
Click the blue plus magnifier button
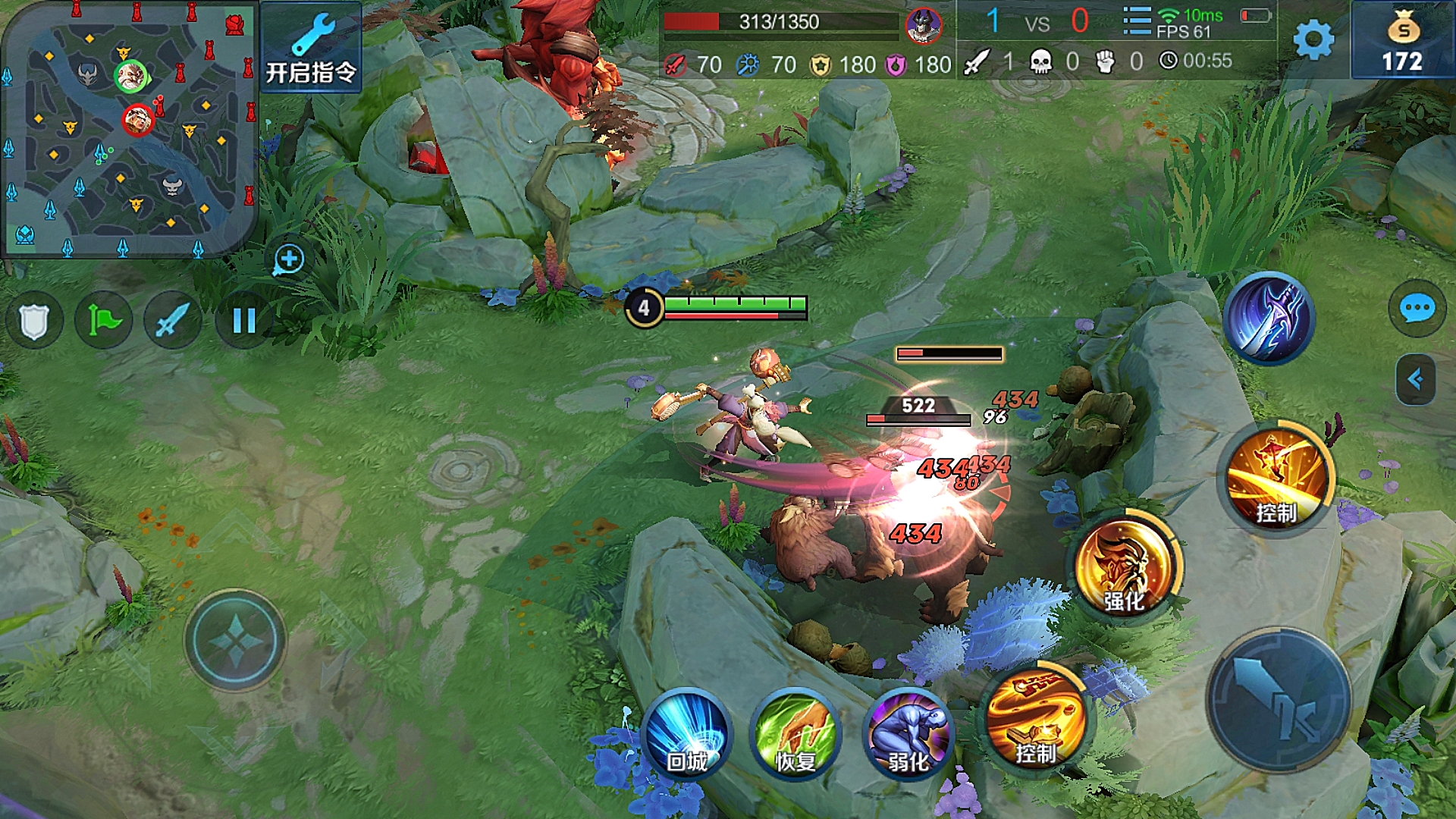(289, 259)
